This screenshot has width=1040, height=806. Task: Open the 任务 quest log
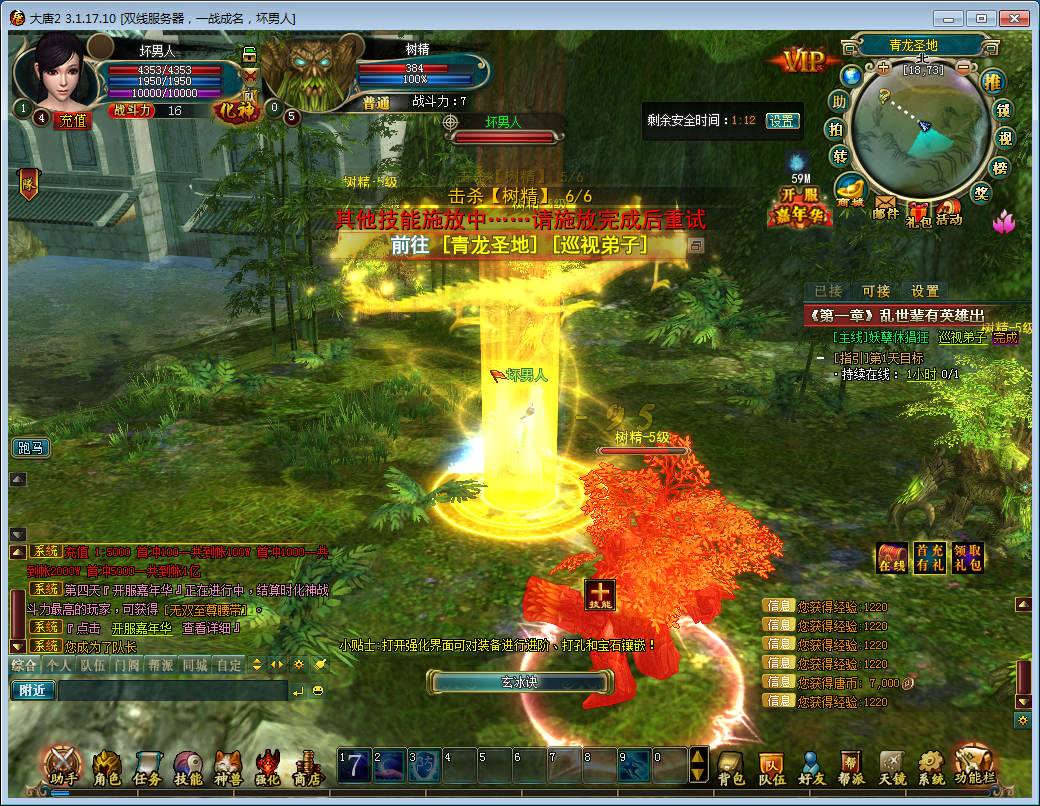point(147,766)
